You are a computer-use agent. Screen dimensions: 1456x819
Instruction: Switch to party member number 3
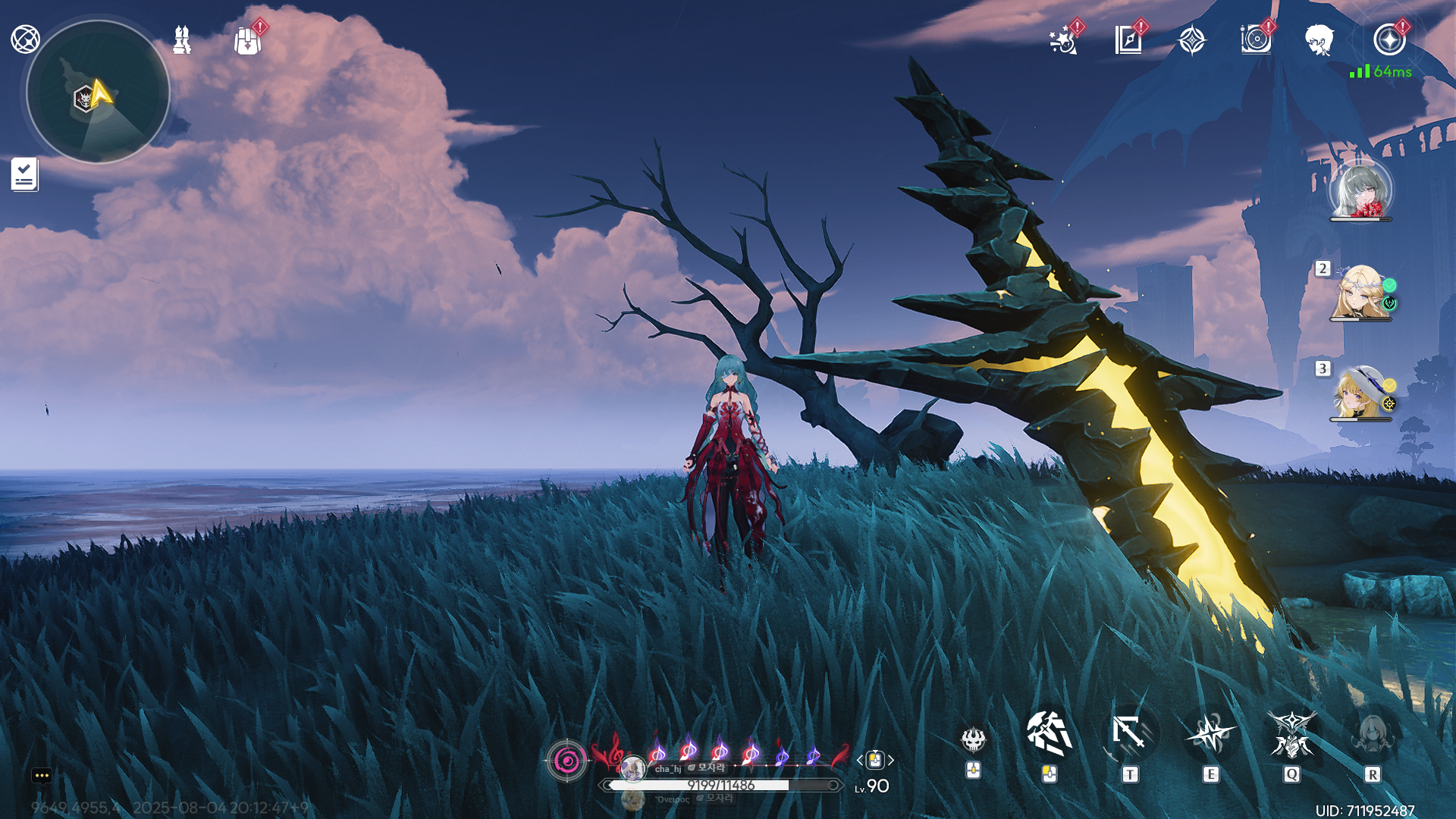[x=1360, y=393]
